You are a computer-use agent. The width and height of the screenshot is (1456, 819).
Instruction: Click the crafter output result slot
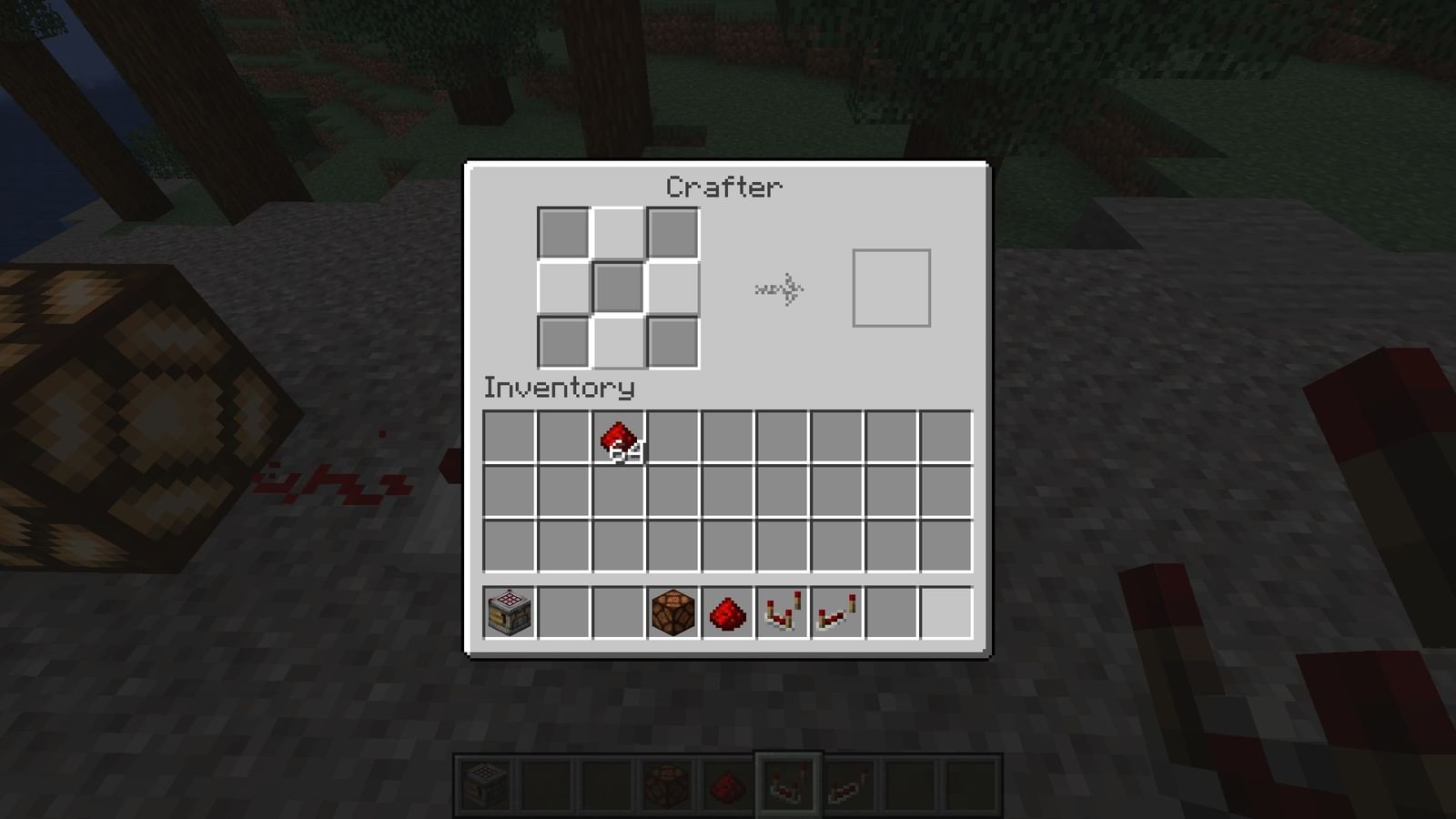point(892,287)
